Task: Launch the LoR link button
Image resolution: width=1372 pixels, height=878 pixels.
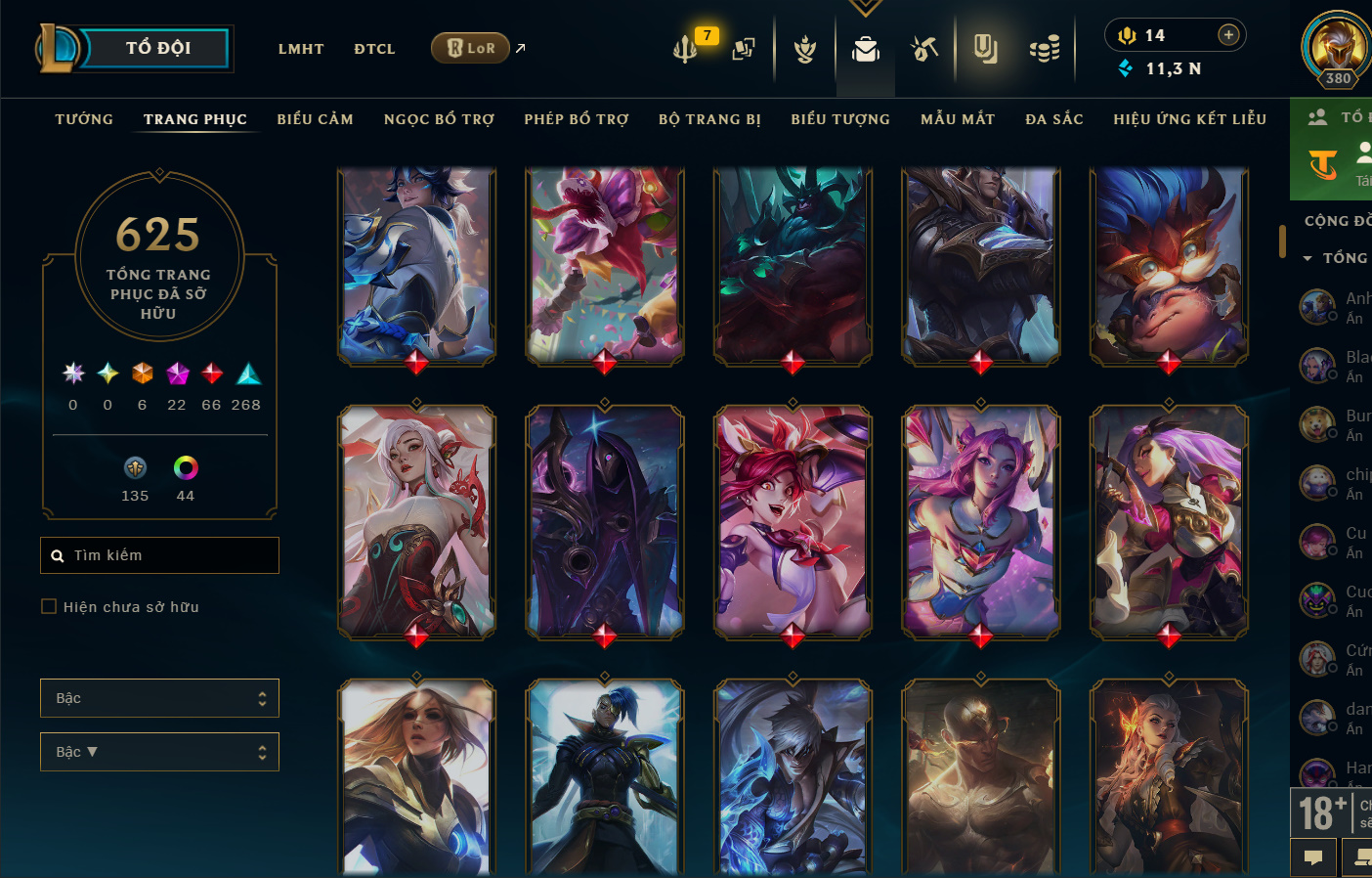Action: 471,48
